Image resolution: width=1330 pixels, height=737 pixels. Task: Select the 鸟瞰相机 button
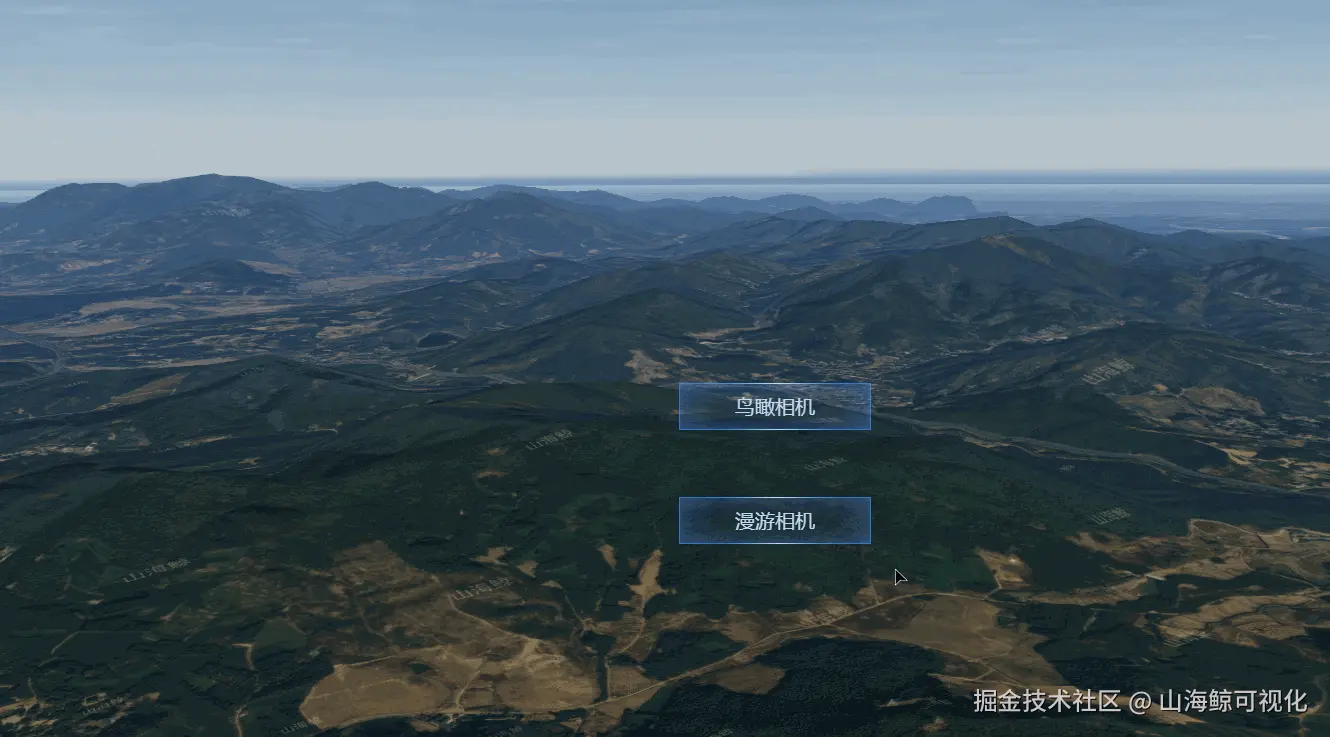coord(774,407)
